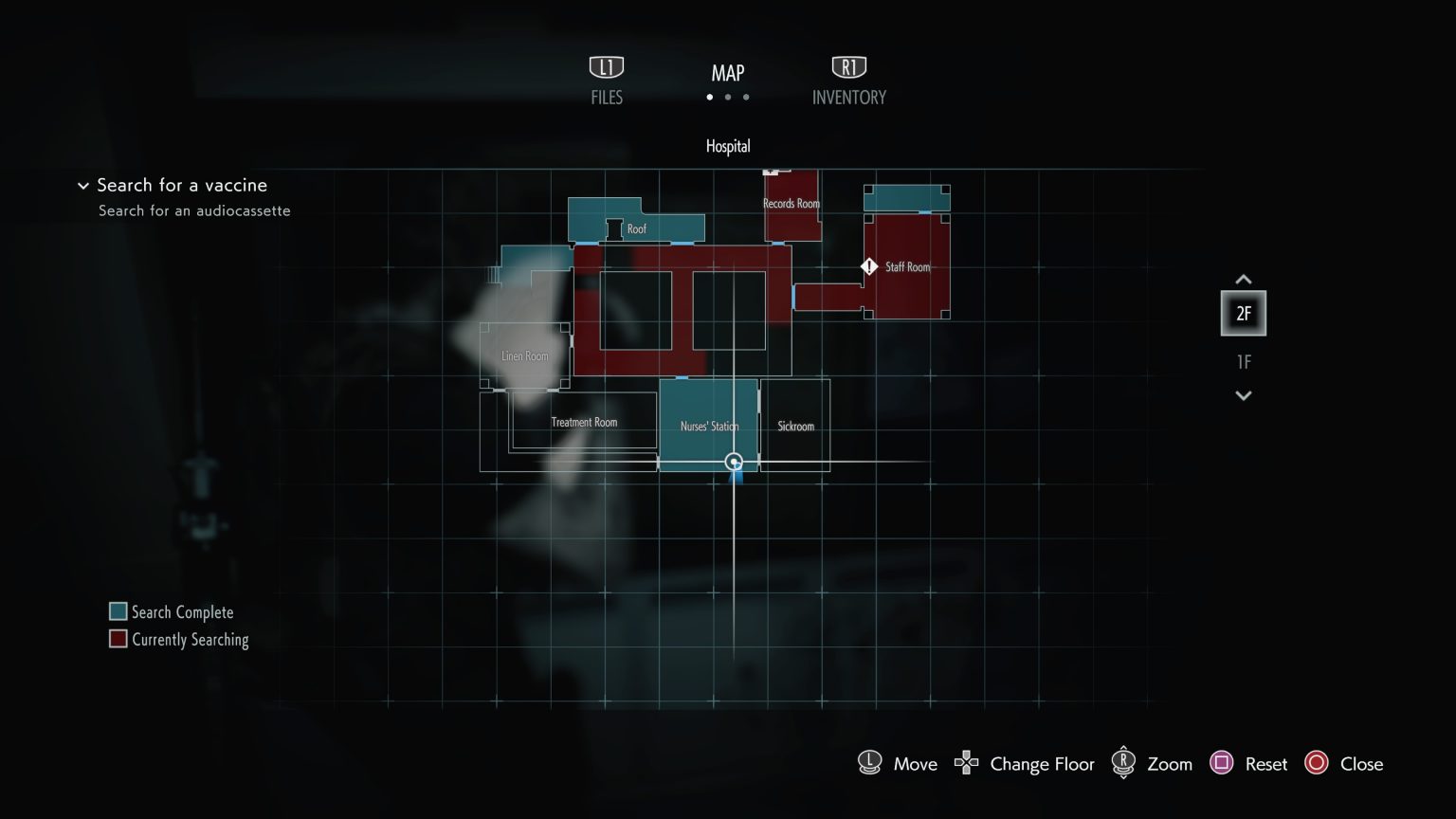The height and width of the screenshot is (819, 1456).
Task: Click the Close circle button icon
Action: point(1318,763)
